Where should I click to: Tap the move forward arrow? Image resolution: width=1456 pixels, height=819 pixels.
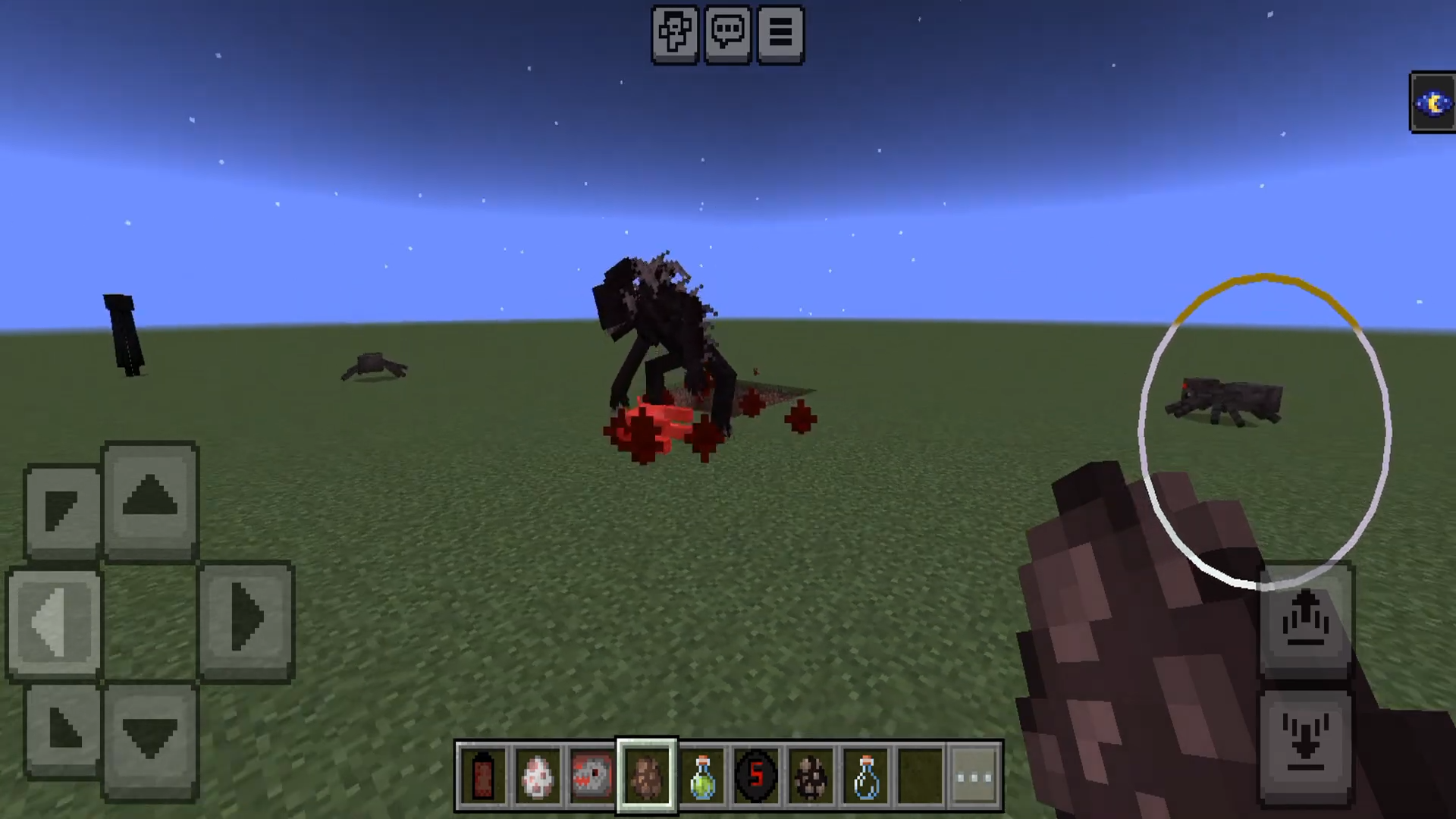click(150, 498)
